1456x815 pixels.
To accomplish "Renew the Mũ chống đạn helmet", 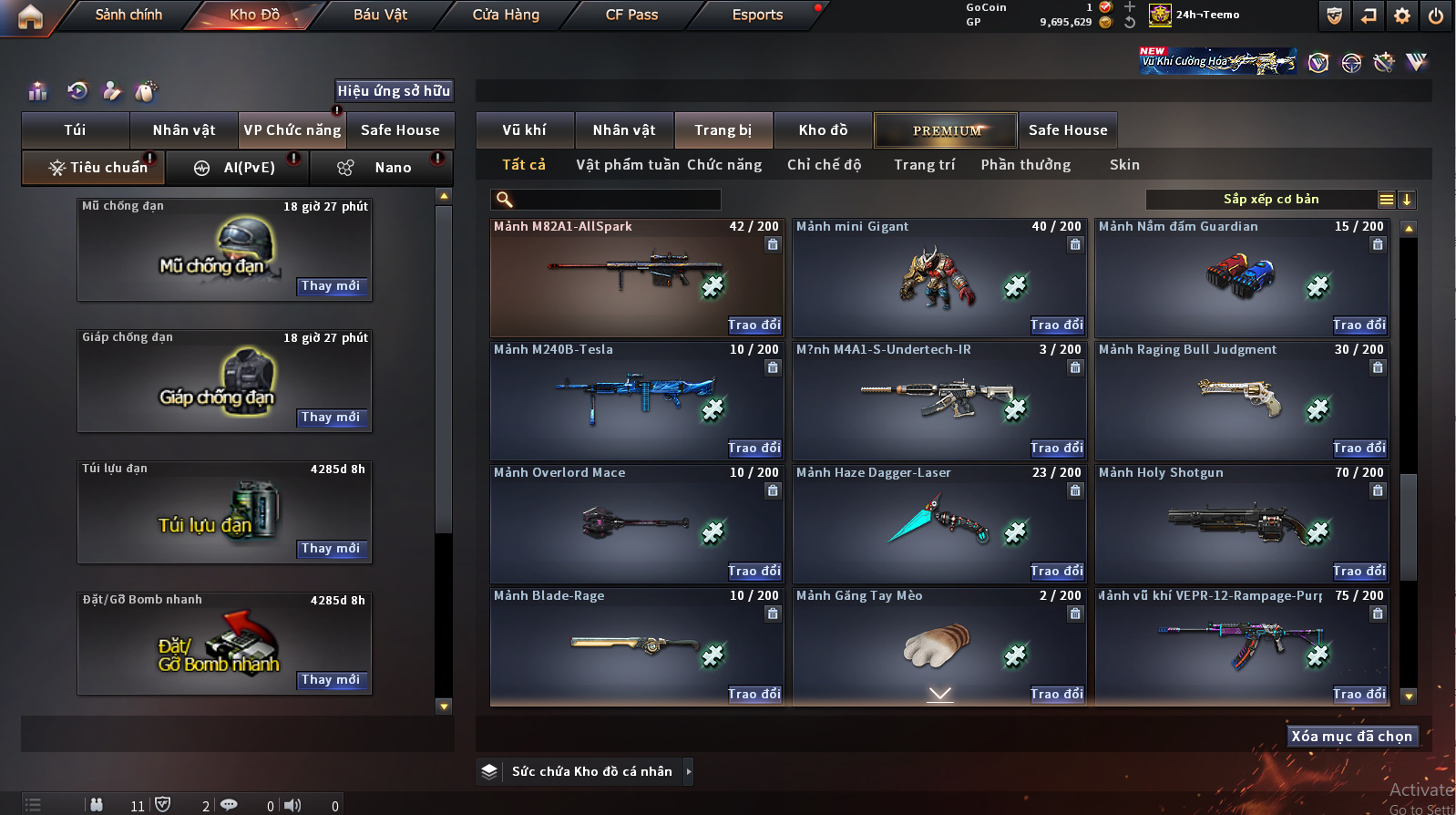I will click(330, 286).
